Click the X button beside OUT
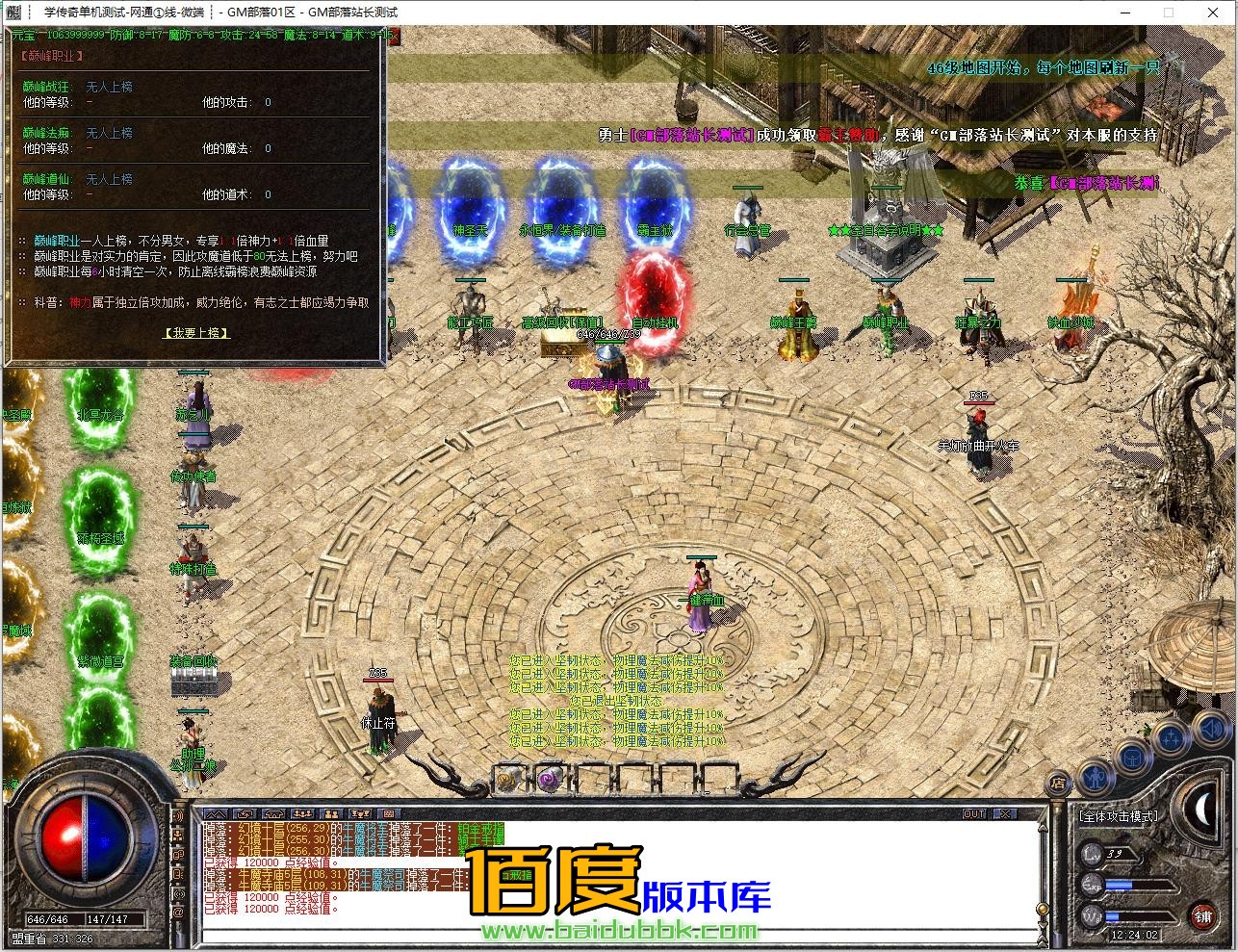1238x952 pixels. (1003, 814)
